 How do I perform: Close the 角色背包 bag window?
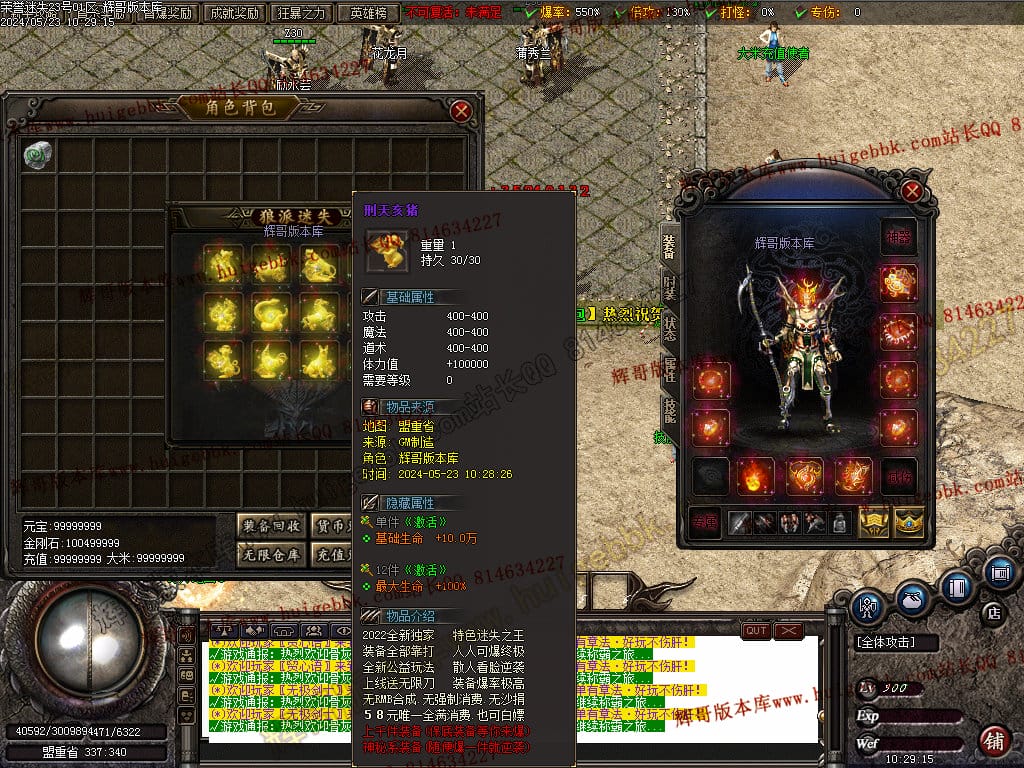point(461,111)
